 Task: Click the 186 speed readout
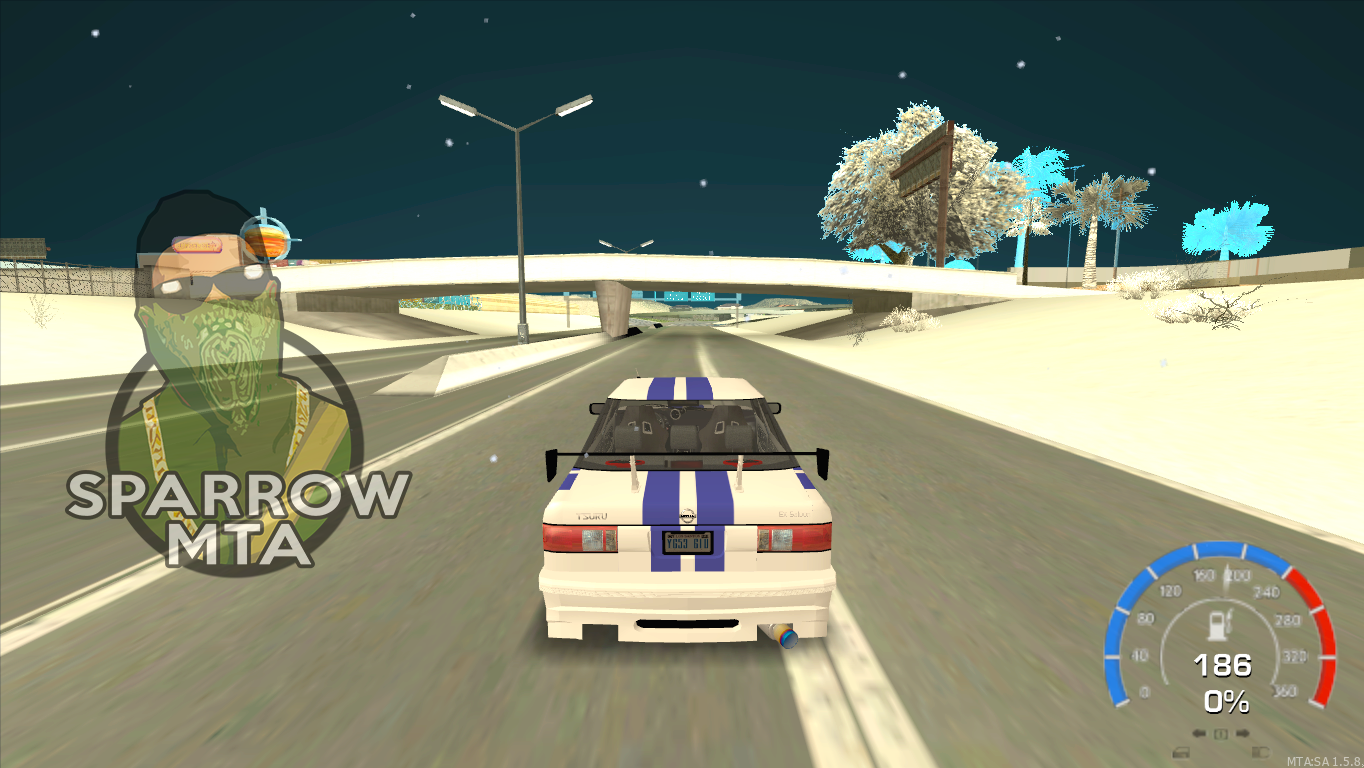[x=1224, y=667]
